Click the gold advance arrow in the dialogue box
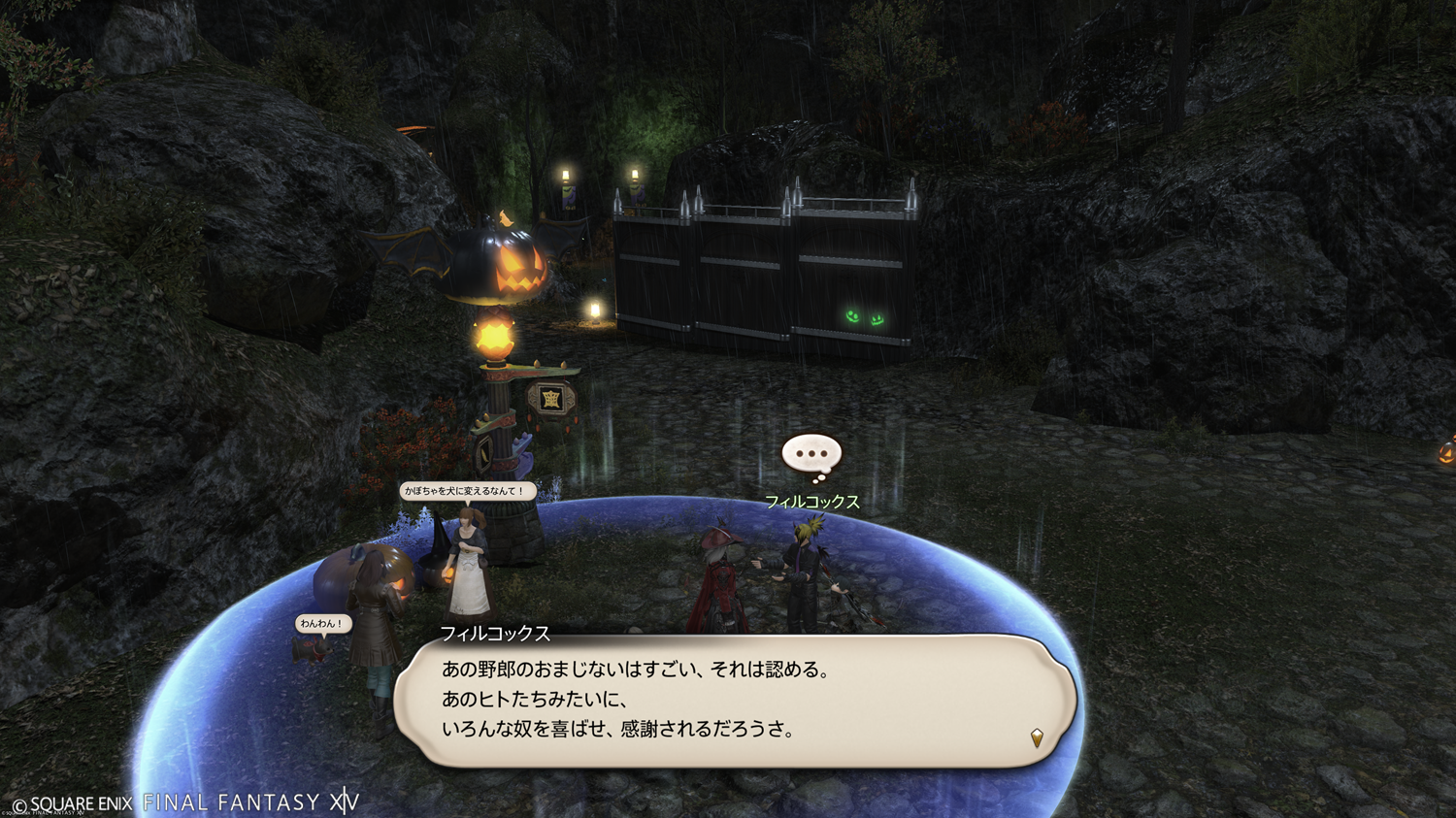1456x818 pixels. tap(1037, 738)
